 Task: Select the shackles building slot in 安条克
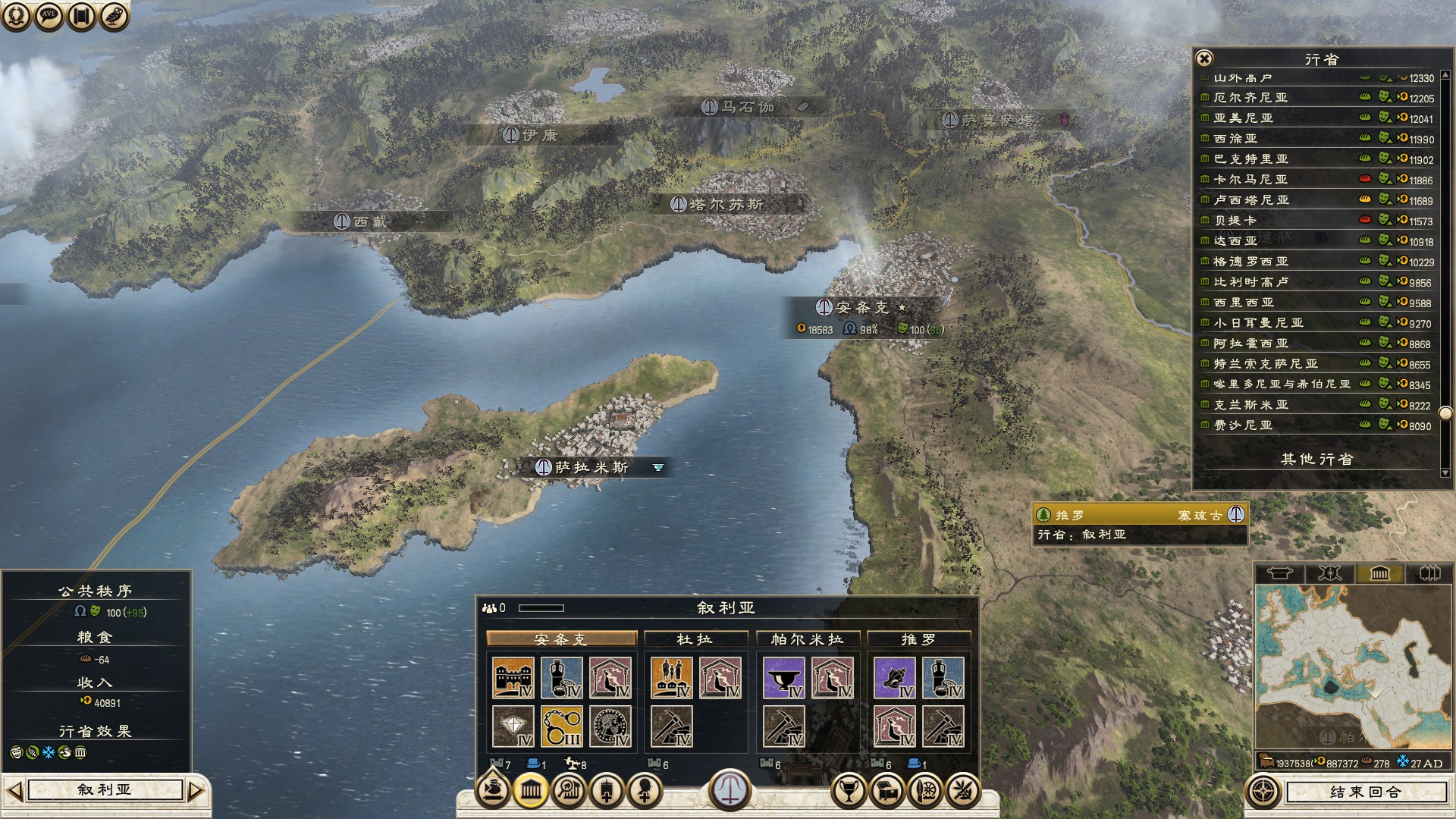click(562, 726)
